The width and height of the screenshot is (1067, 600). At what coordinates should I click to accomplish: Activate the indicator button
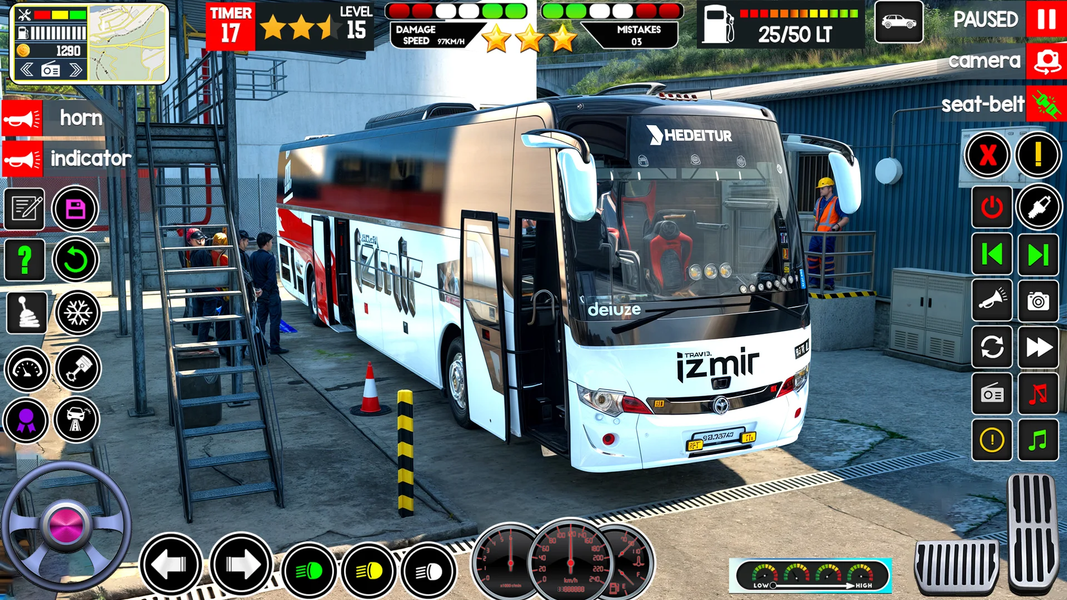coord(22,158)
